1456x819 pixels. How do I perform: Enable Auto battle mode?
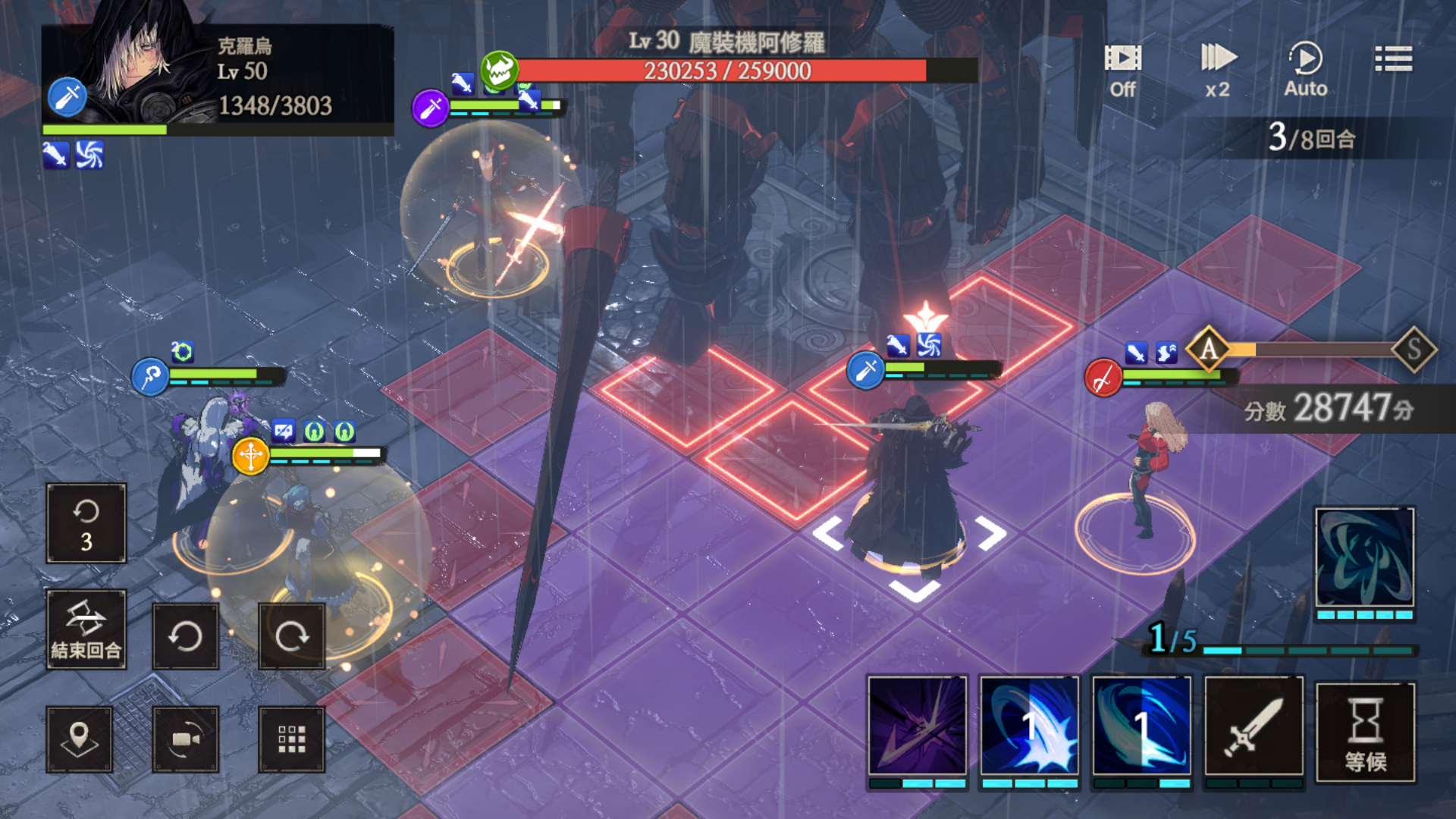pos(1305,70)
